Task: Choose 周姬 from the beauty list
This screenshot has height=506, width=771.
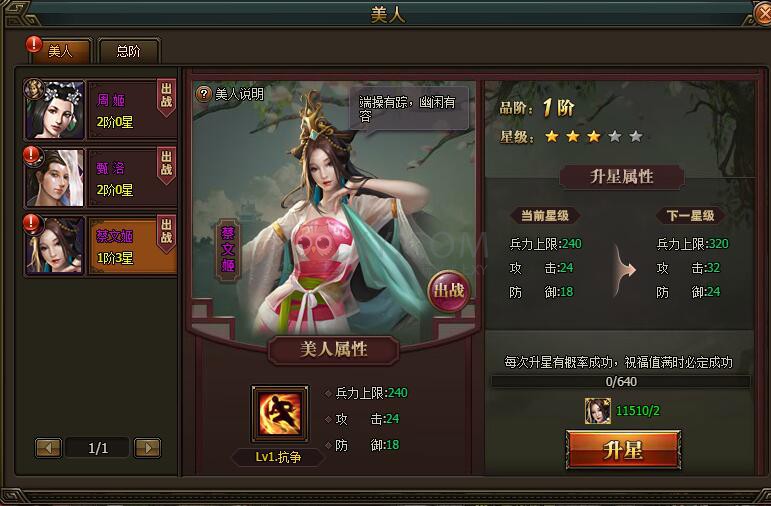Action: click(x=100, y=108)
